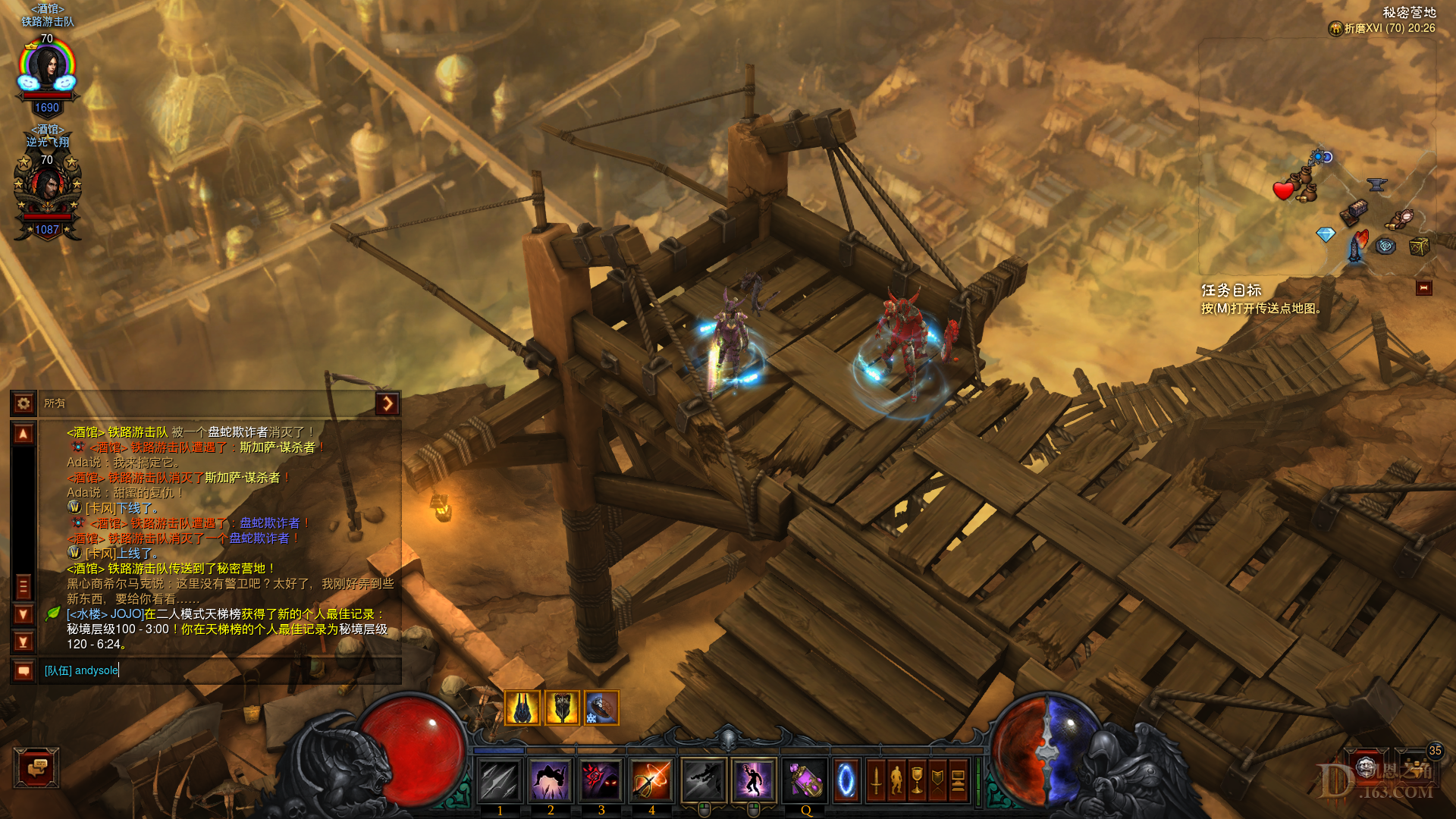Open the chat channel speech-bubble button
Viewport: 1456px width, 819px height.
(24, 671)
